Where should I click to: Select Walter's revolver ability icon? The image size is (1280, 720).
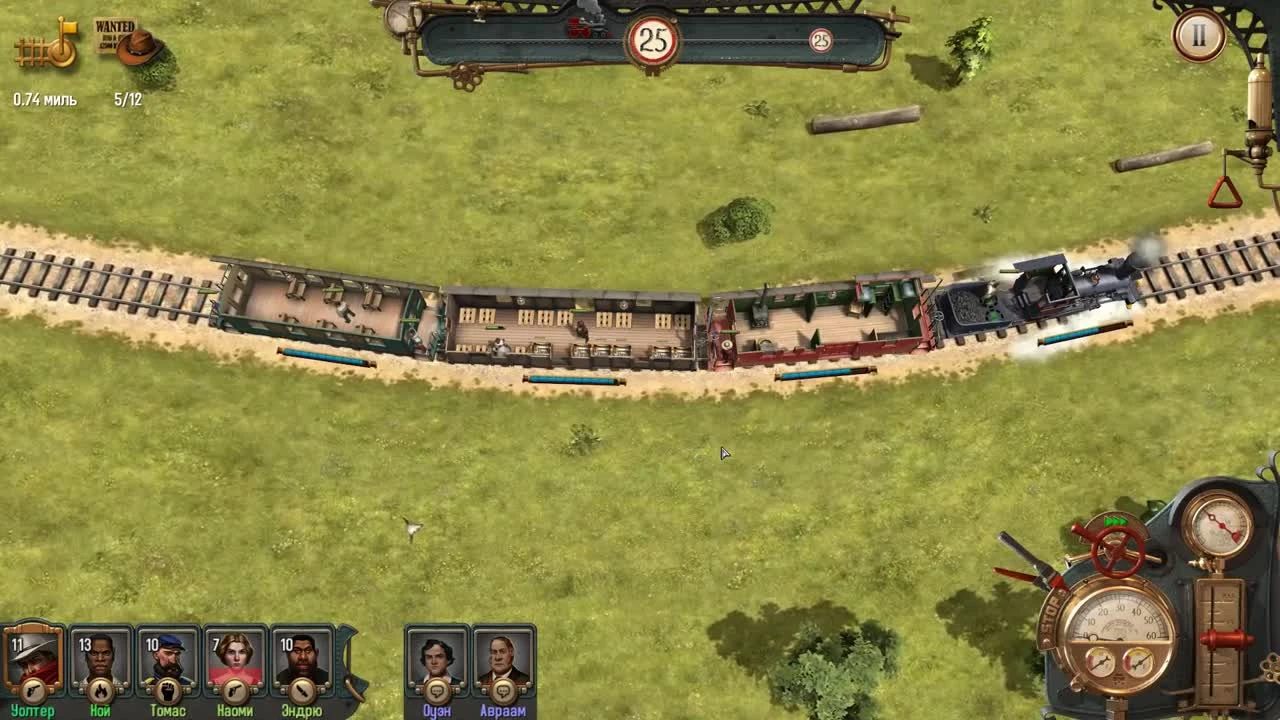pyautogui.click(x=34, y=690)
